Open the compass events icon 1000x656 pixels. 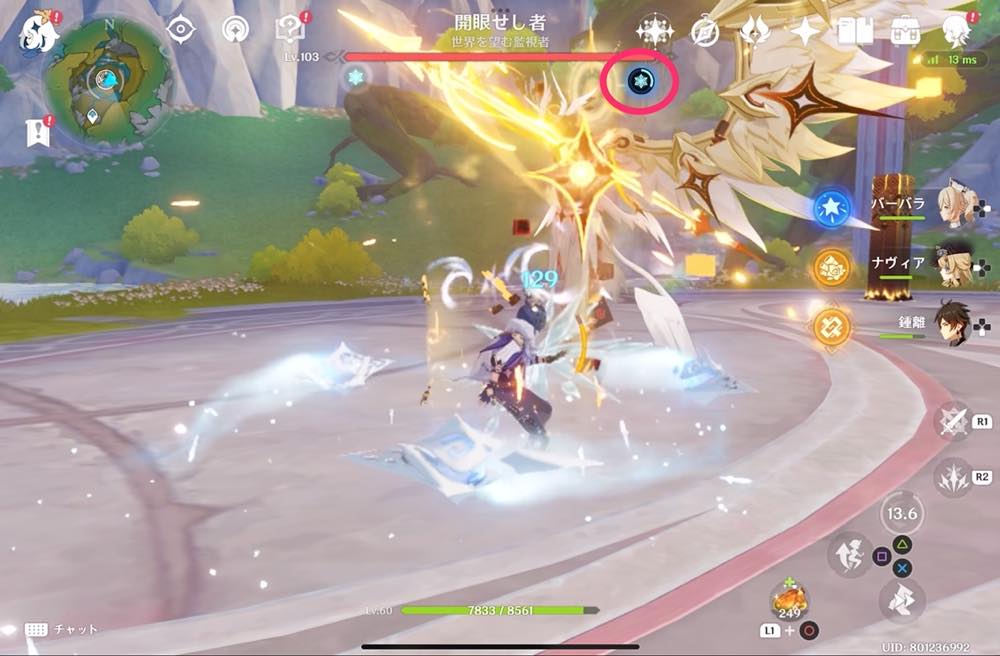(x=706, y=31)
